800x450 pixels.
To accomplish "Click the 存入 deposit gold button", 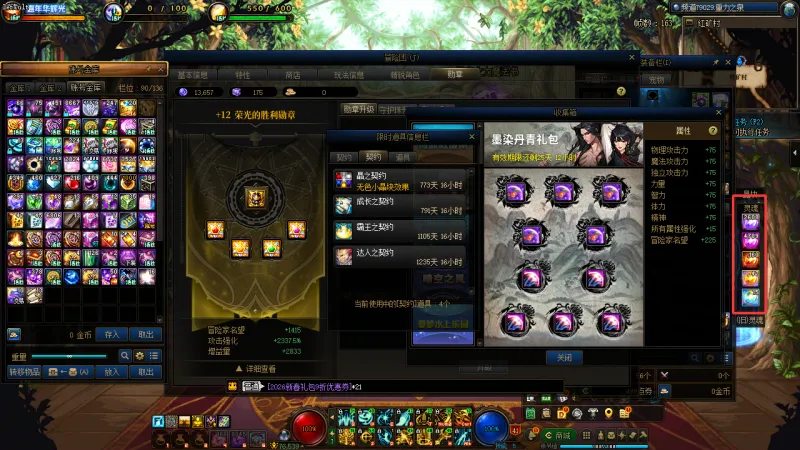I will click(x=111, y=334).
